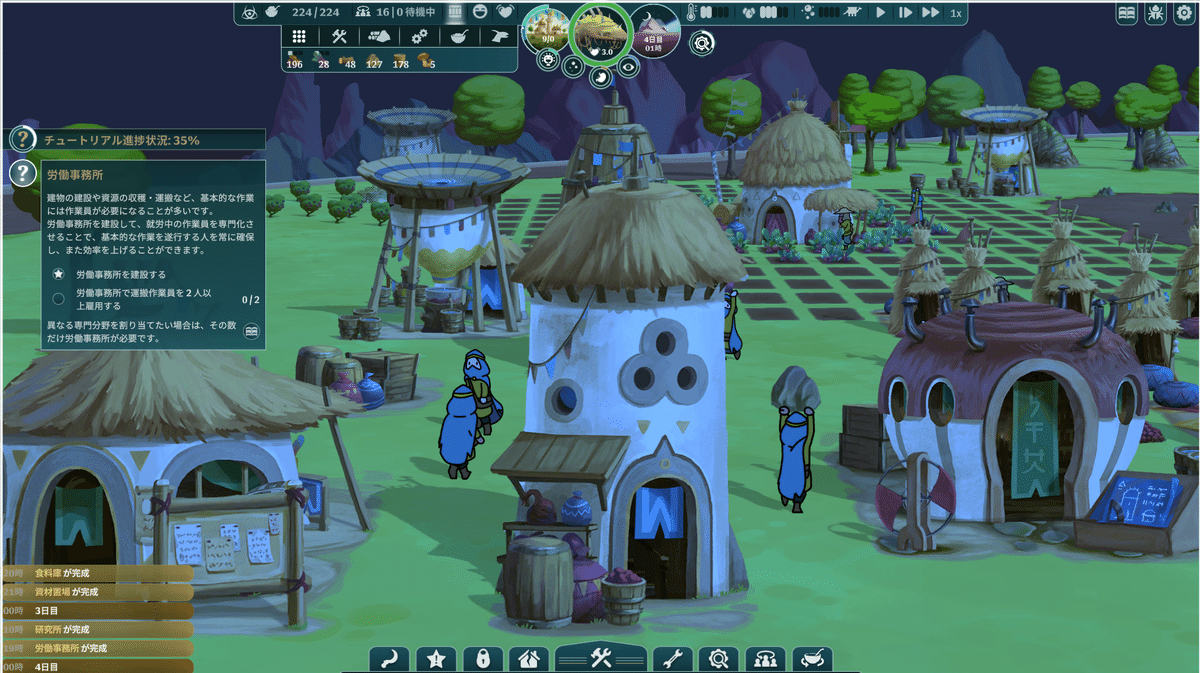Choose the star priority tool
The height and width of the screenshot is (673, 1200).
click(436, 659)
